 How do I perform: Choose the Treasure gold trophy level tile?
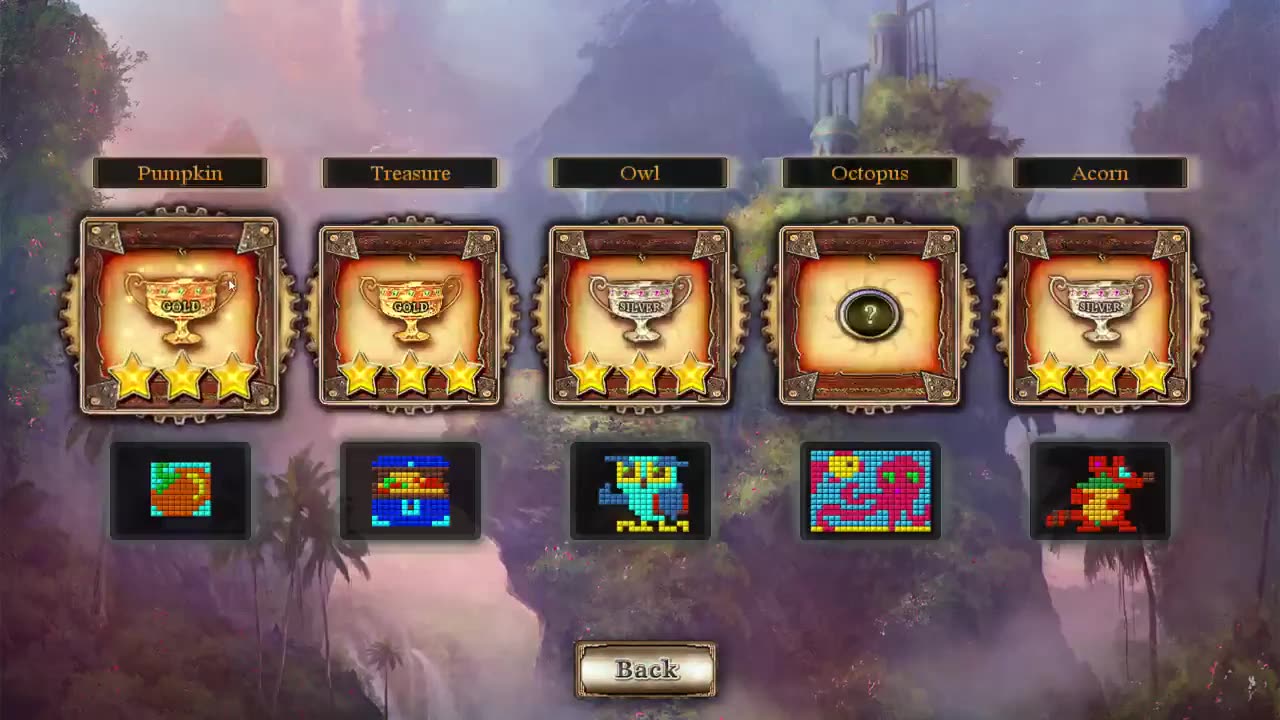tap(410, 316)
